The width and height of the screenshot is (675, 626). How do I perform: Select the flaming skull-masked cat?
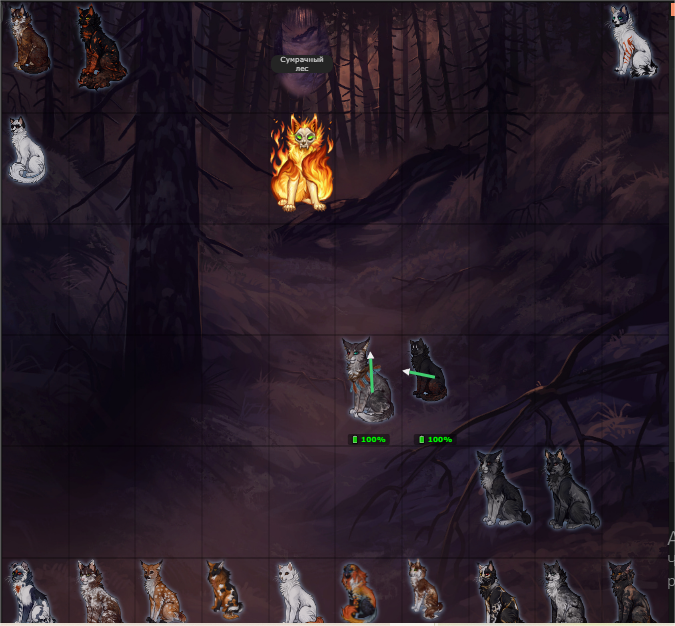301,165
